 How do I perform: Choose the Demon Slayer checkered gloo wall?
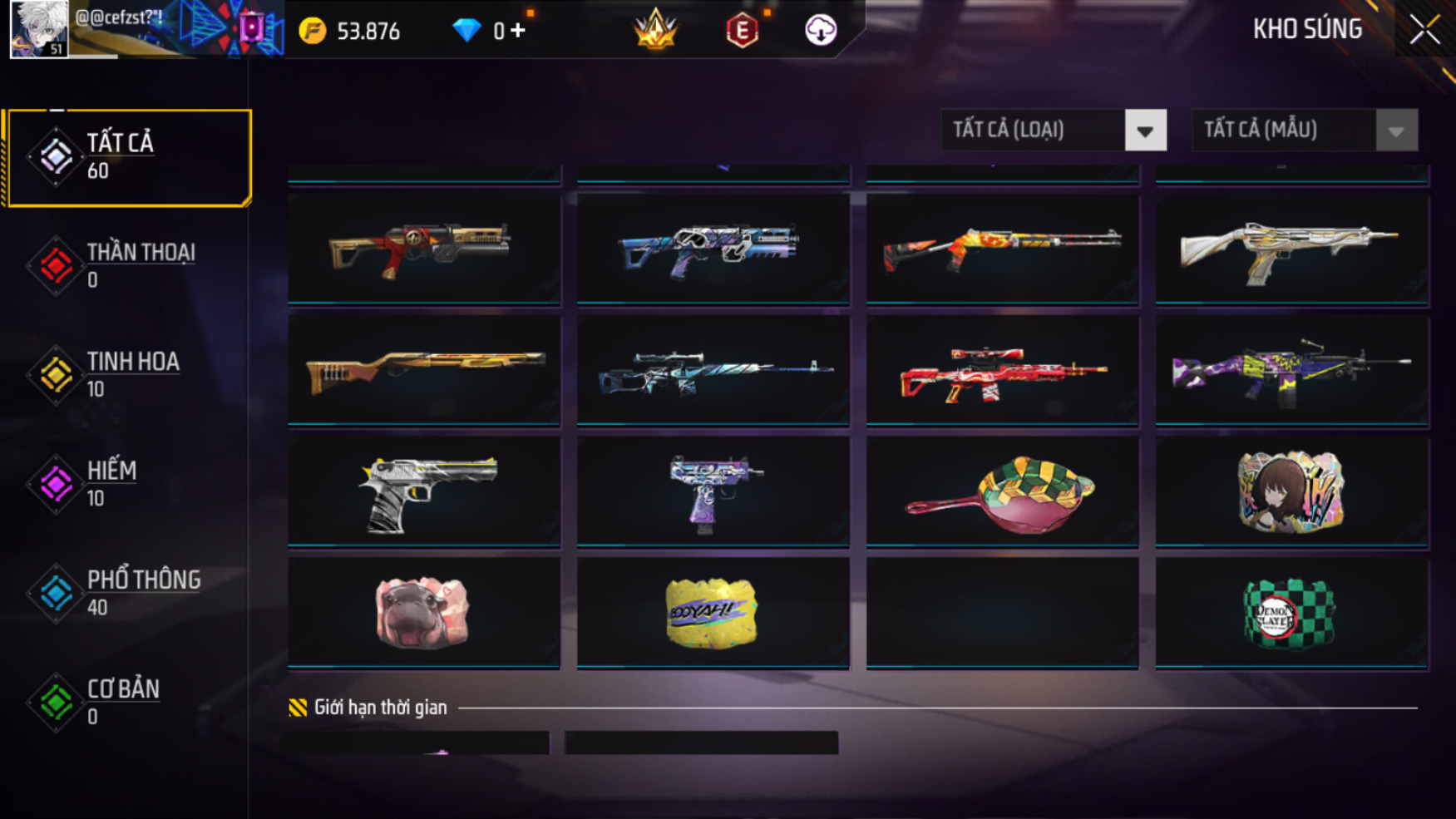click(x=1291, y=614)
